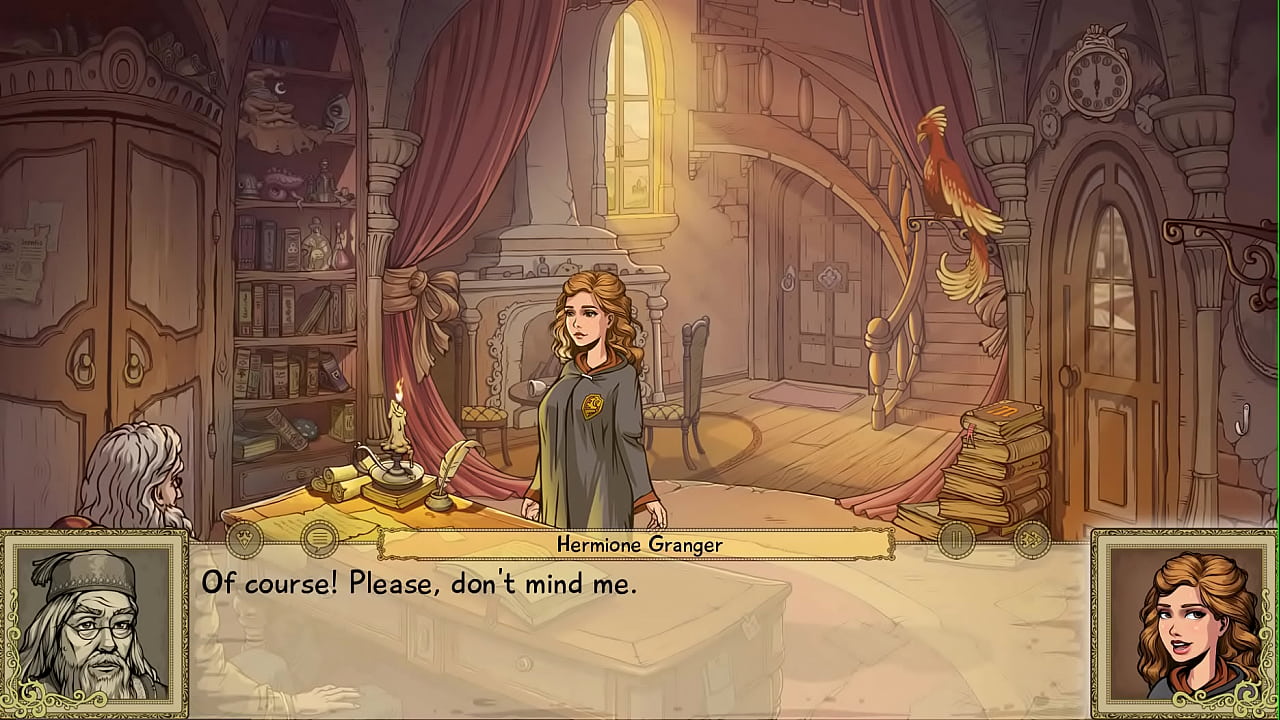Pause the dialogue with the pause button
The height and width of the screenshot is (720, 1280).
[956, 540]
